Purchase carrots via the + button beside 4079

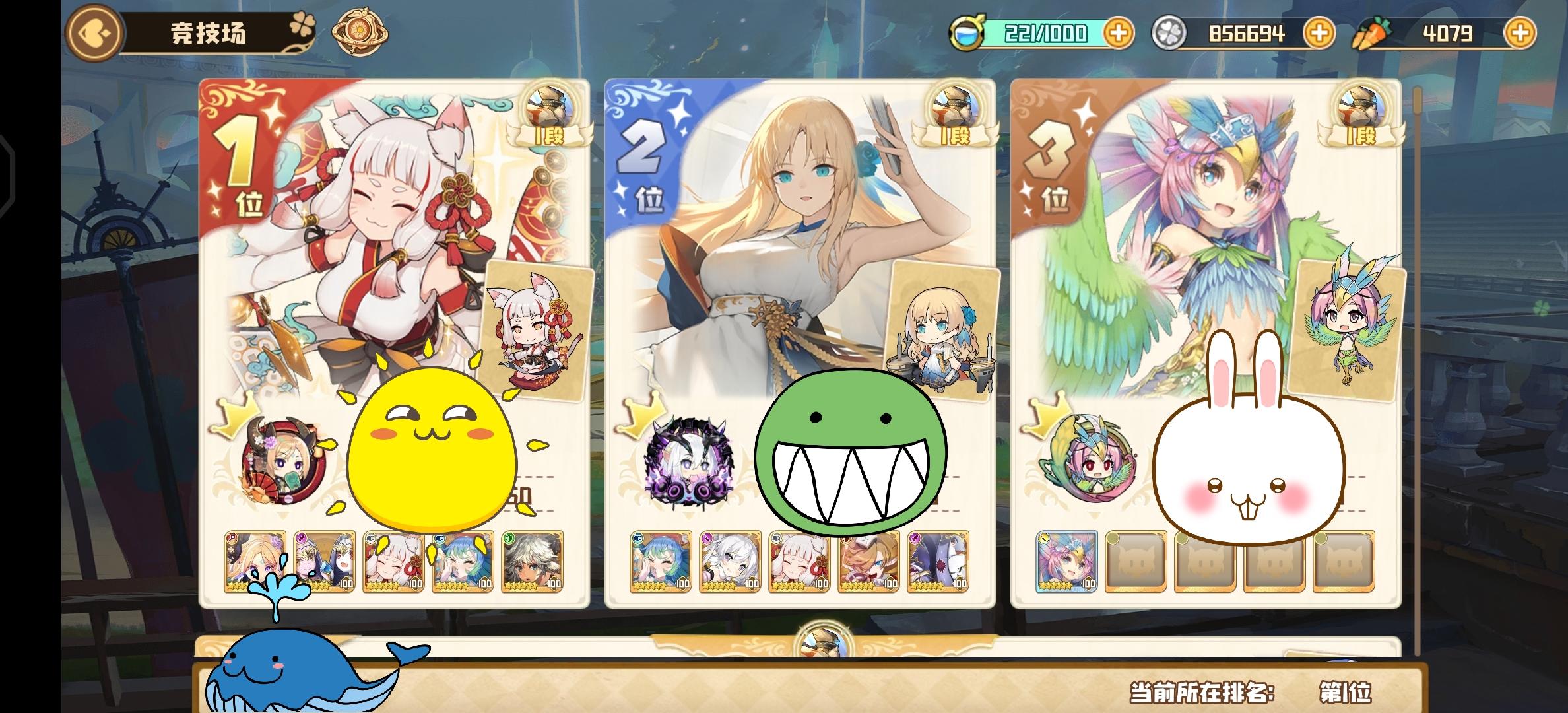click(x=1522, y=32)
